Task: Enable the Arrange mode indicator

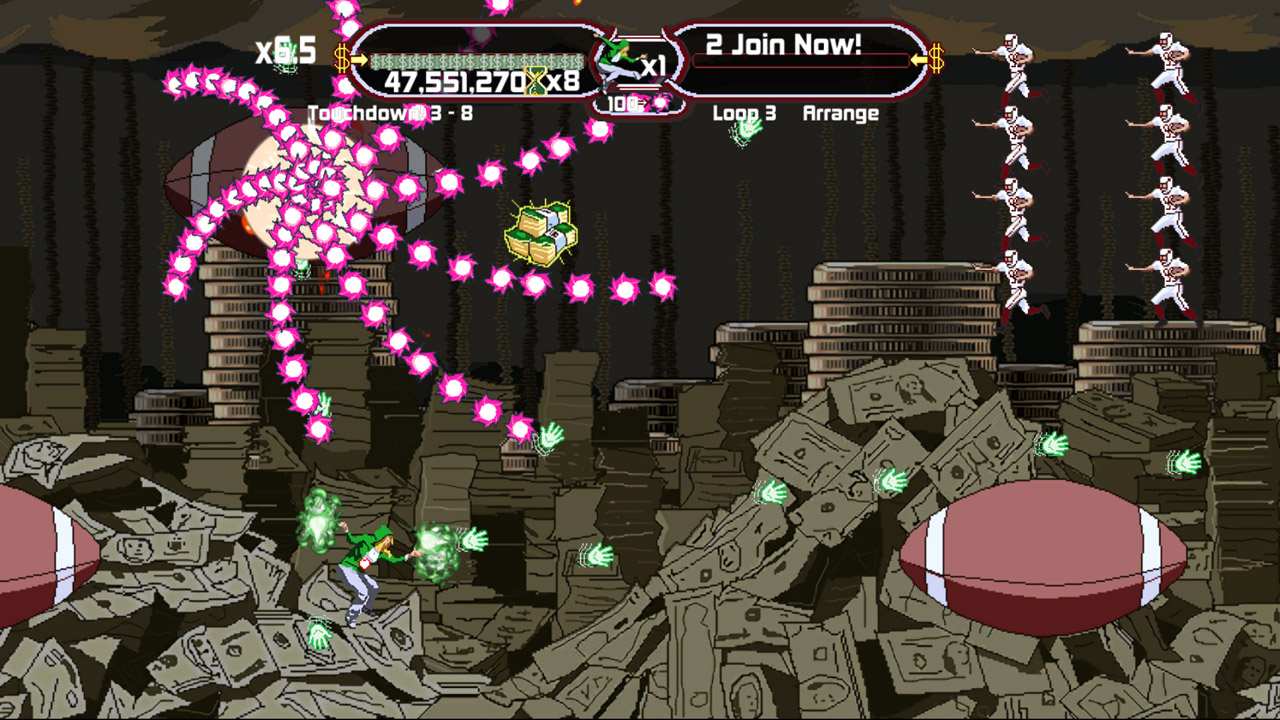Action: coord(841,113)
